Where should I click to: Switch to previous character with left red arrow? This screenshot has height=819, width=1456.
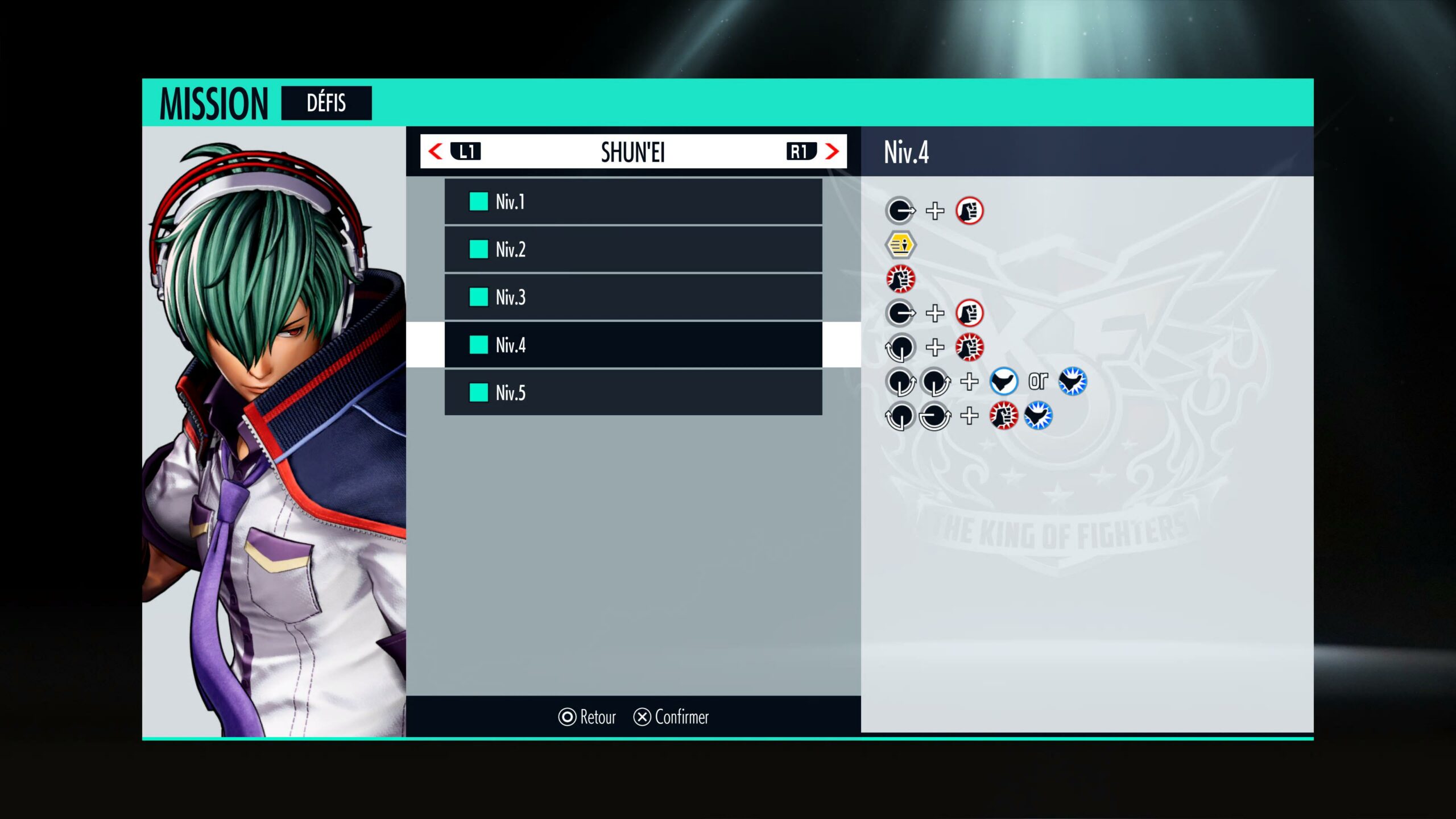click(x=436, y=152)
